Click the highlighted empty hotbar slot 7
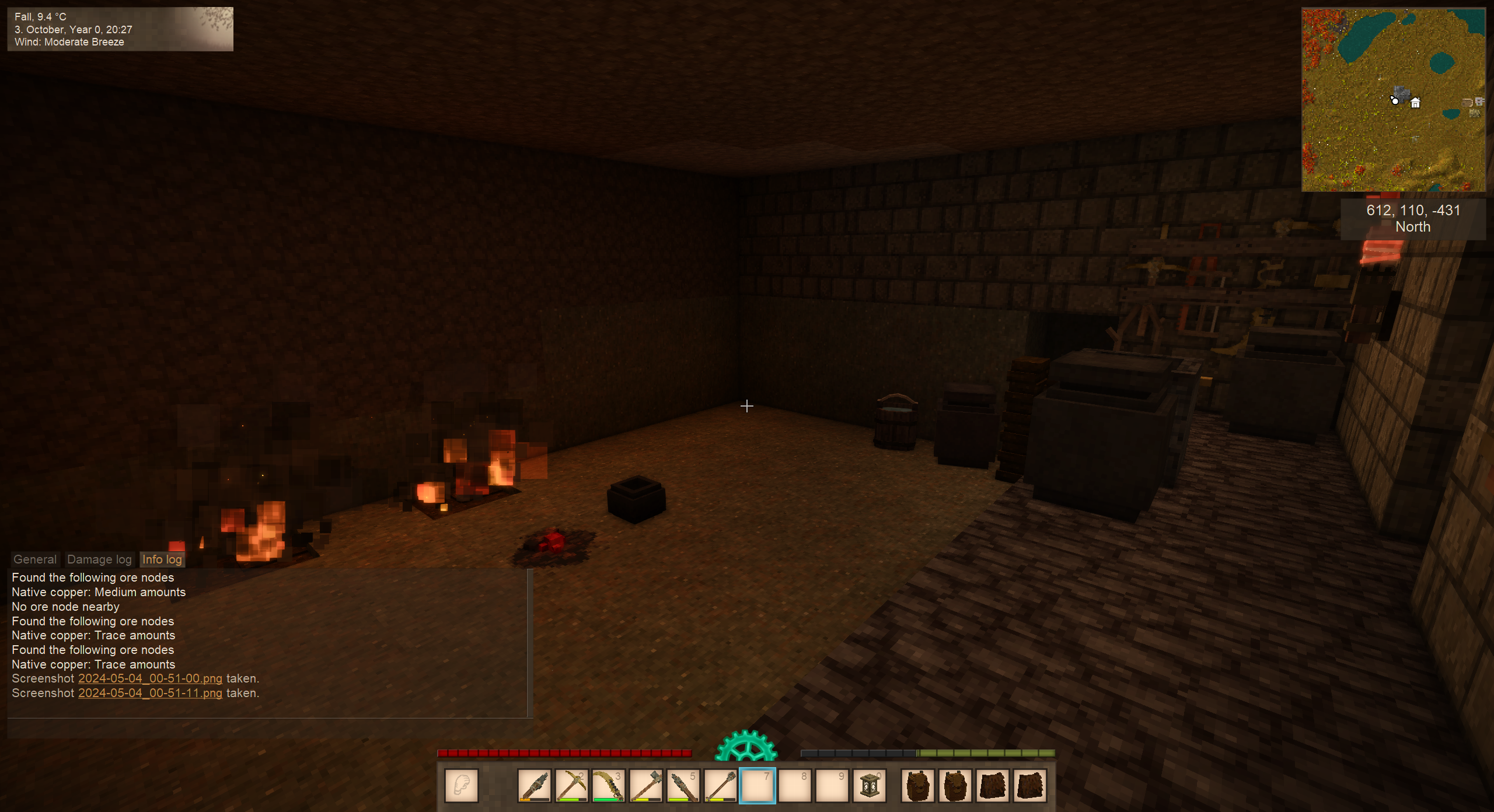 point(758,786)
